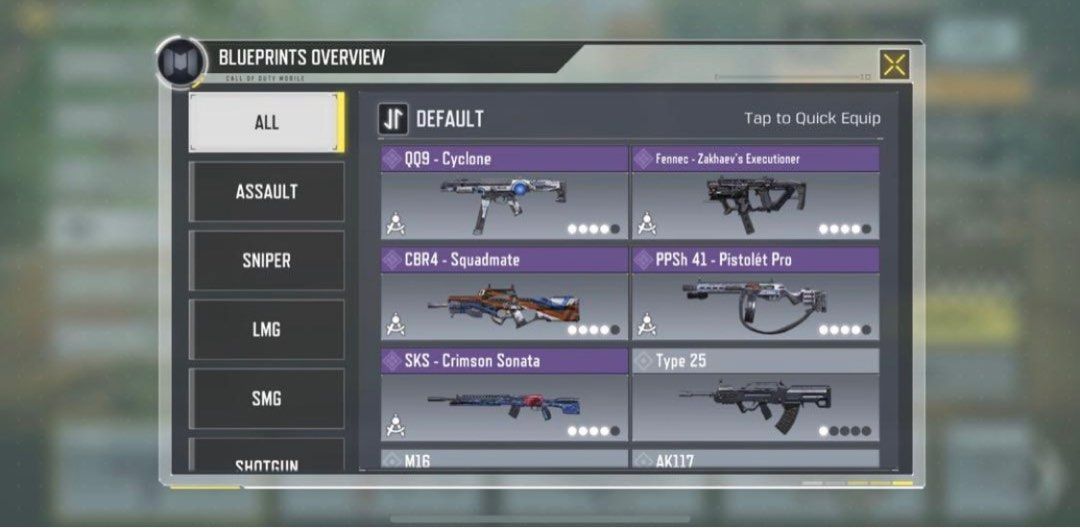Image resolution: width=1080 pixels, height=528 pixels.
Task: Pick the CBR4 - Squadmate blueprint
Action: tap(504, 295)
